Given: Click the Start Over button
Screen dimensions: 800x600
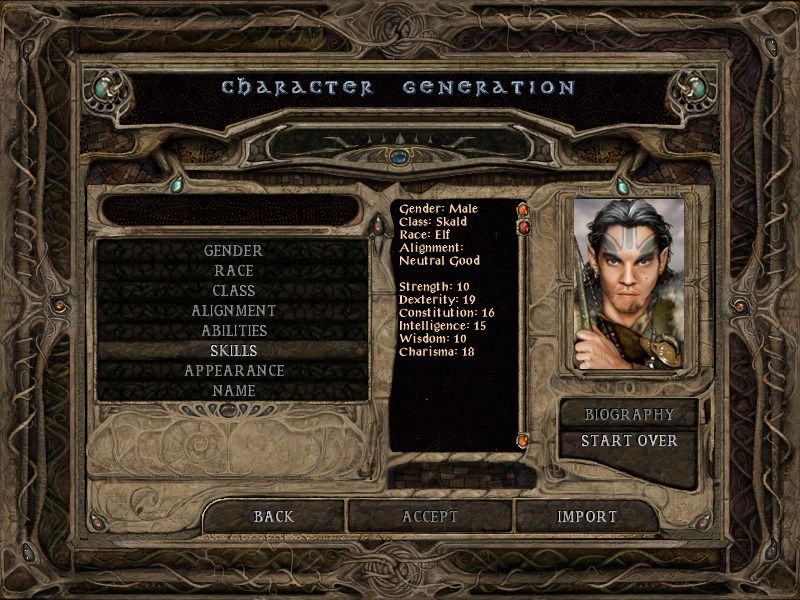Looking at the screenshot, I should tap(629, 441).
